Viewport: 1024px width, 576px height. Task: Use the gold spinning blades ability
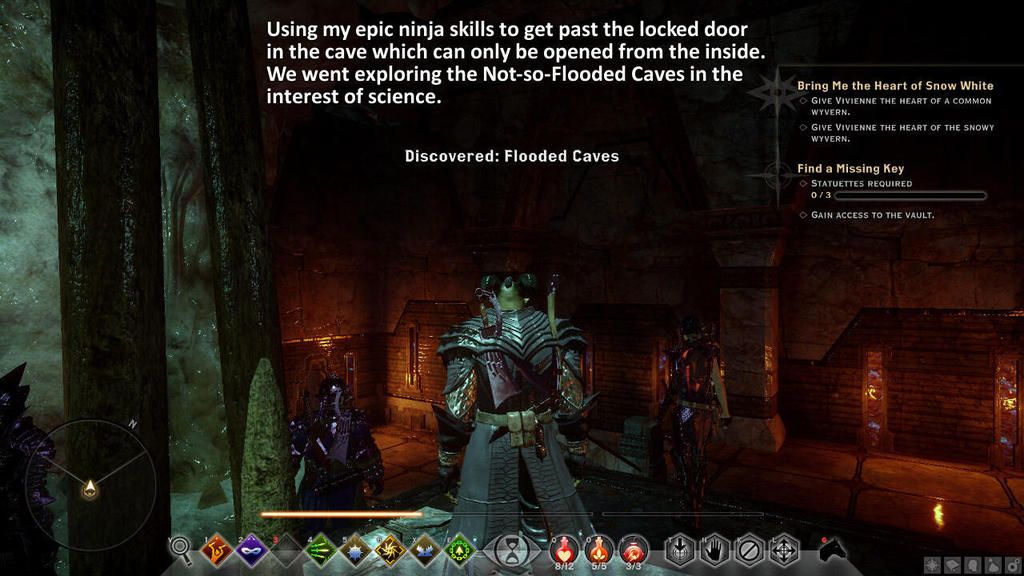click(x=389, y=549)
